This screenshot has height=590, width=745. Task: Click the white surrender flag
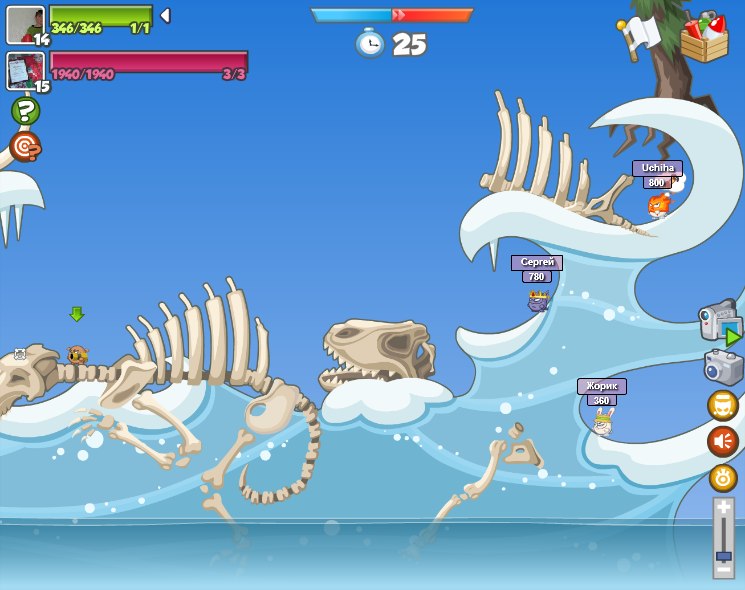[x=637, y=38]
